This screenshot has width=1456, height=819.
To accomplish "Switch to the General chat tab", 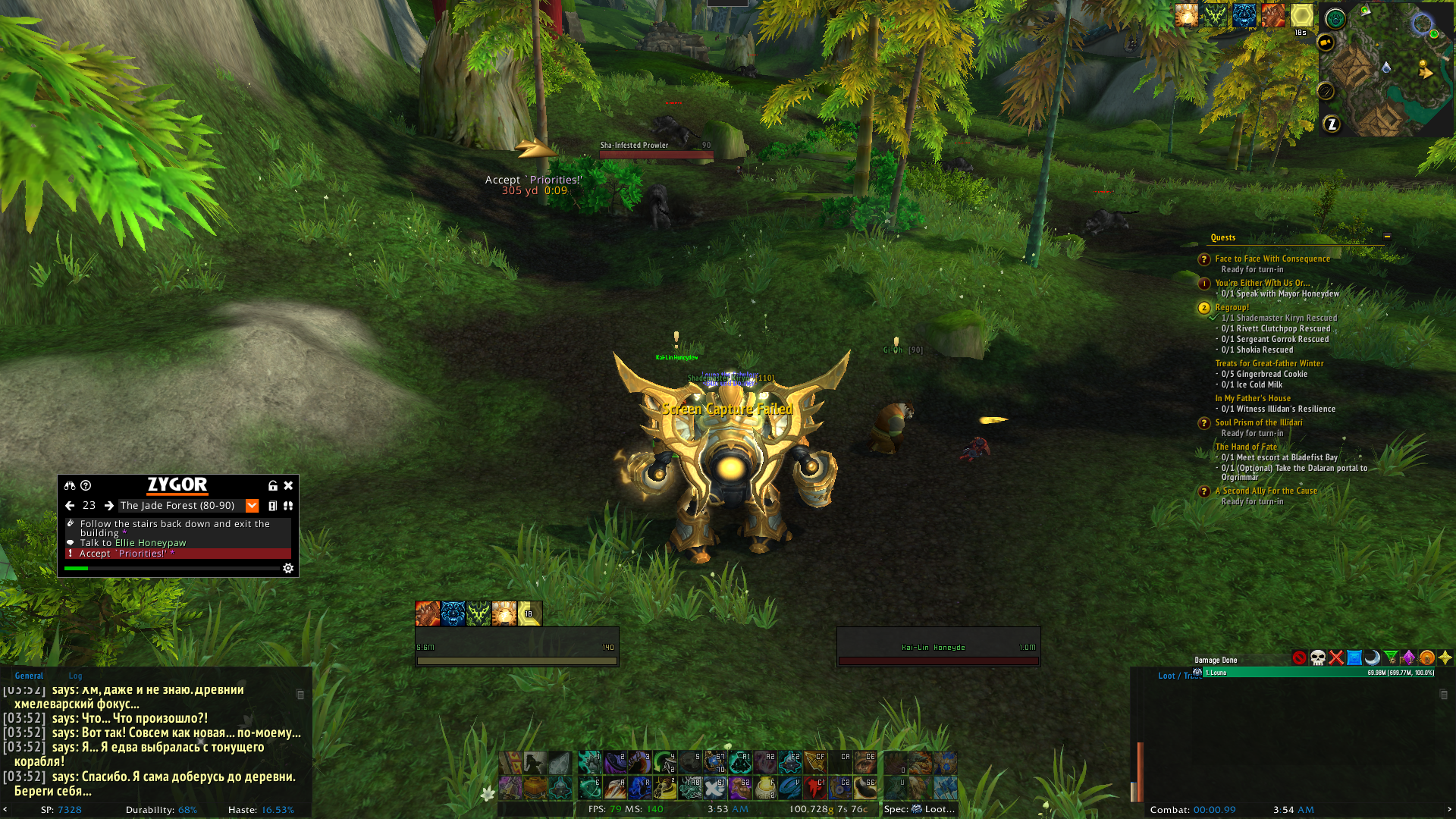I will 29,676.
